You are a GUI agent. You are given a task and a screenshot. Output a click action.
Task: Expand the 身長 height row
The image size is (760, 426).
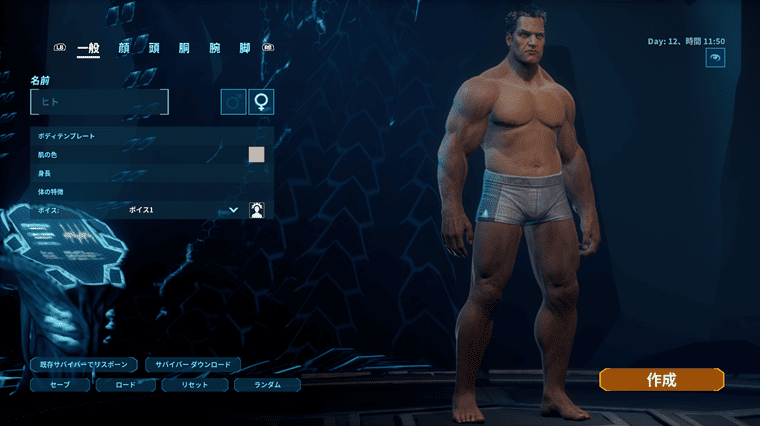[152, 173]
